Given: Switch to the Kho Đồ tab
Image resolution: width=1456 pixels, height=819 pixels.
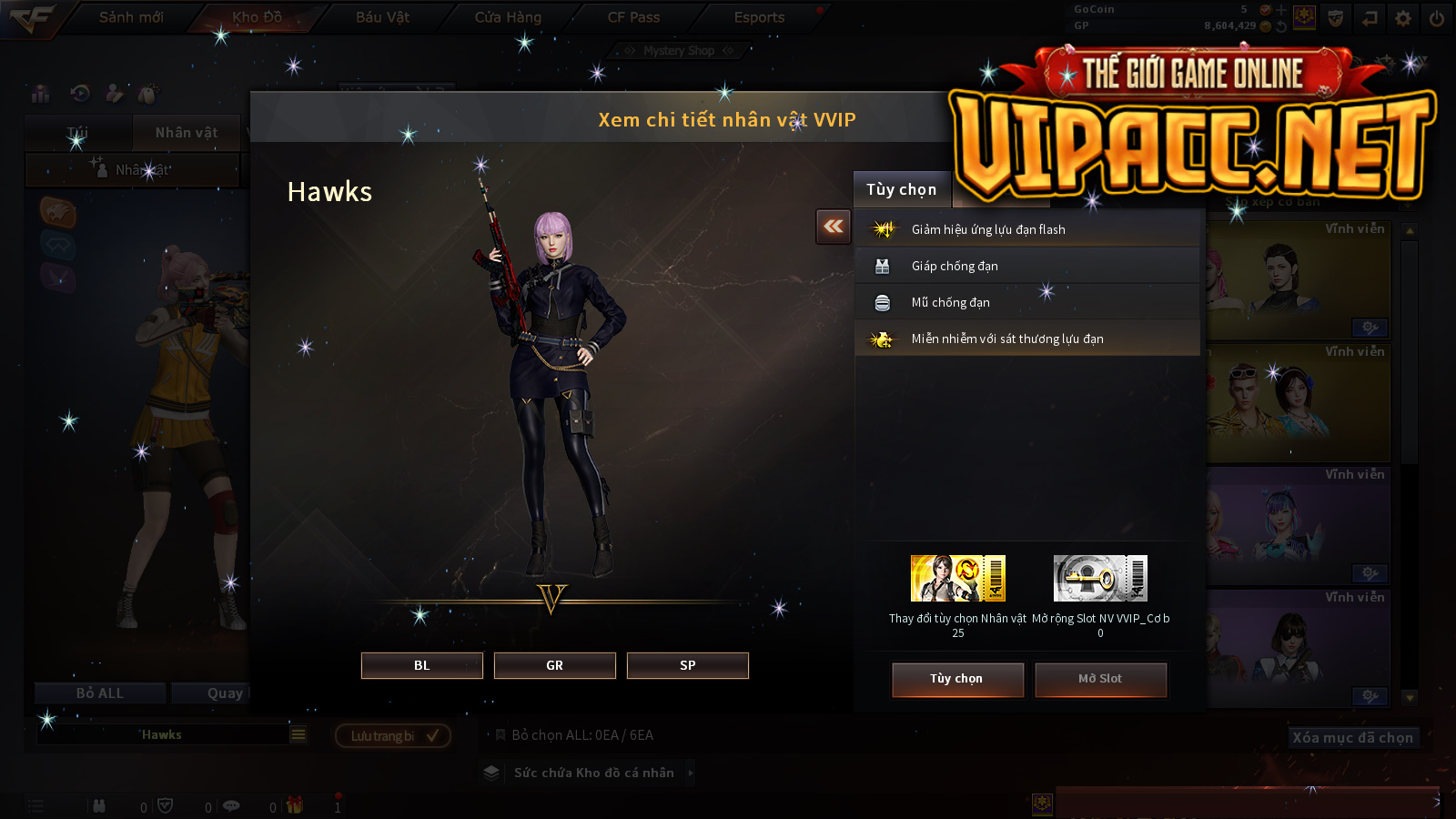Looking at the screenshot, I should click(257, 17).
